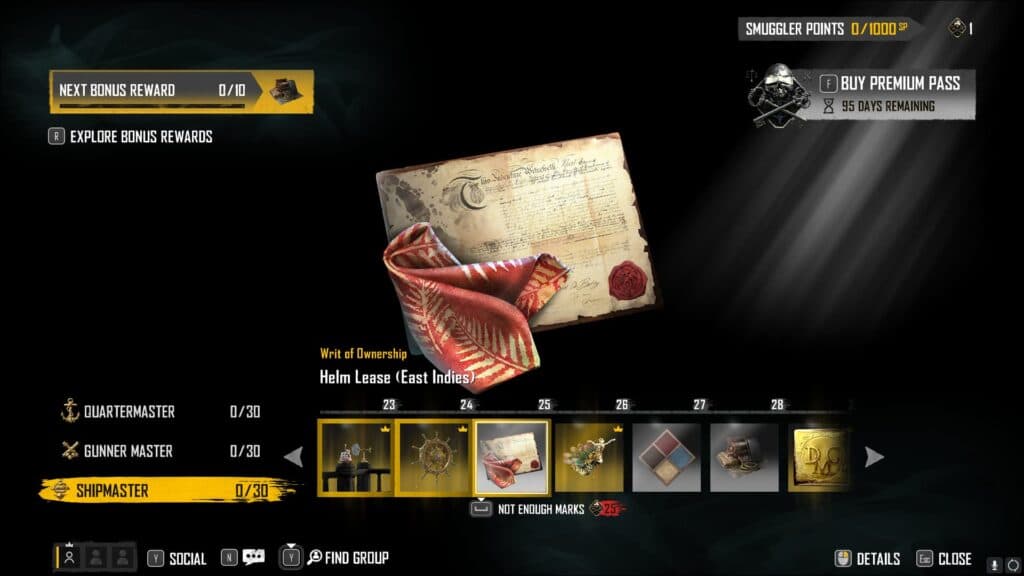Open Find Group

[x=347, y=558]
